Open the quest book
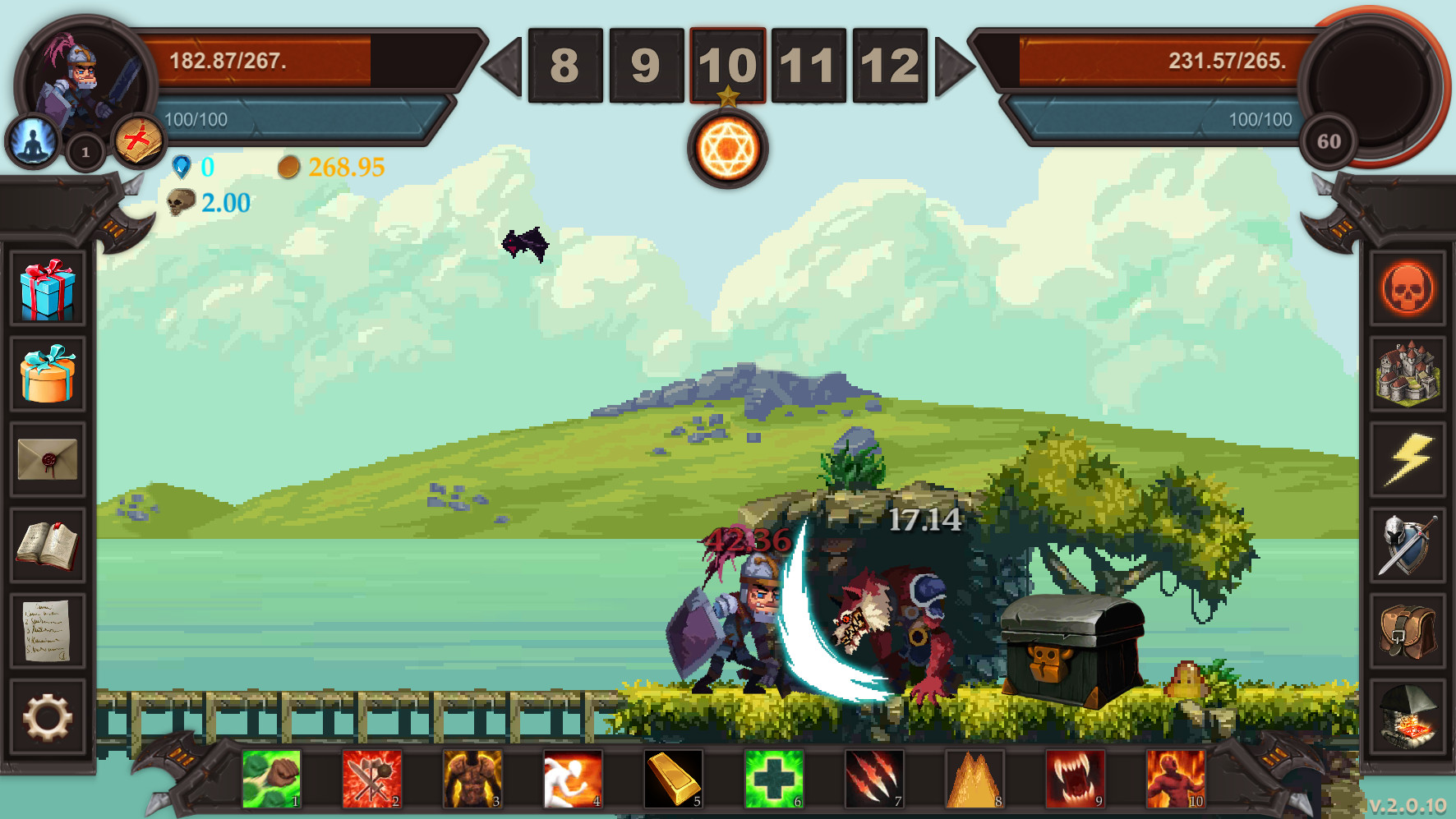Screen dimensions: 1456x819 (x=47, y=542)
